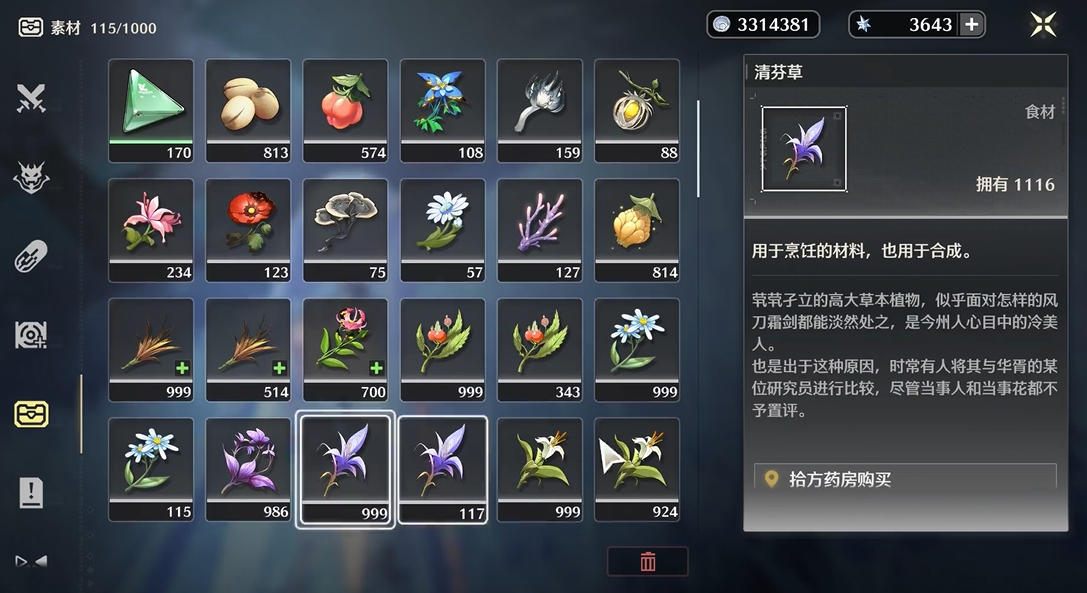This screenshot has height=593, width=1087.
Task: Choose the golden yellow fruit with 814
Action: (x=637, y=229)
